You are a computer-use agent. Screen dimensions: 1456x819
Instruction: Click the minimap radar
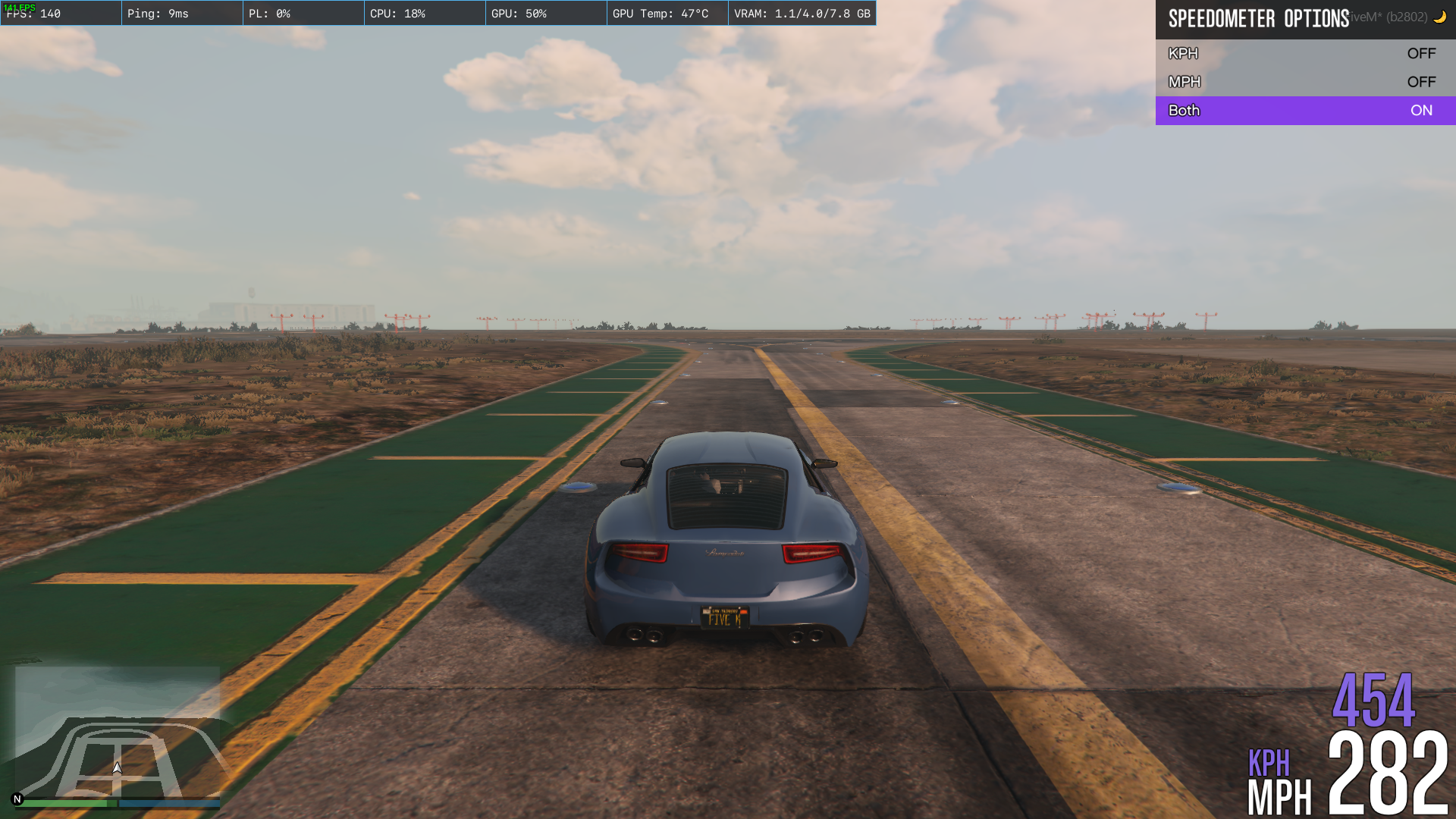[118, 732]
